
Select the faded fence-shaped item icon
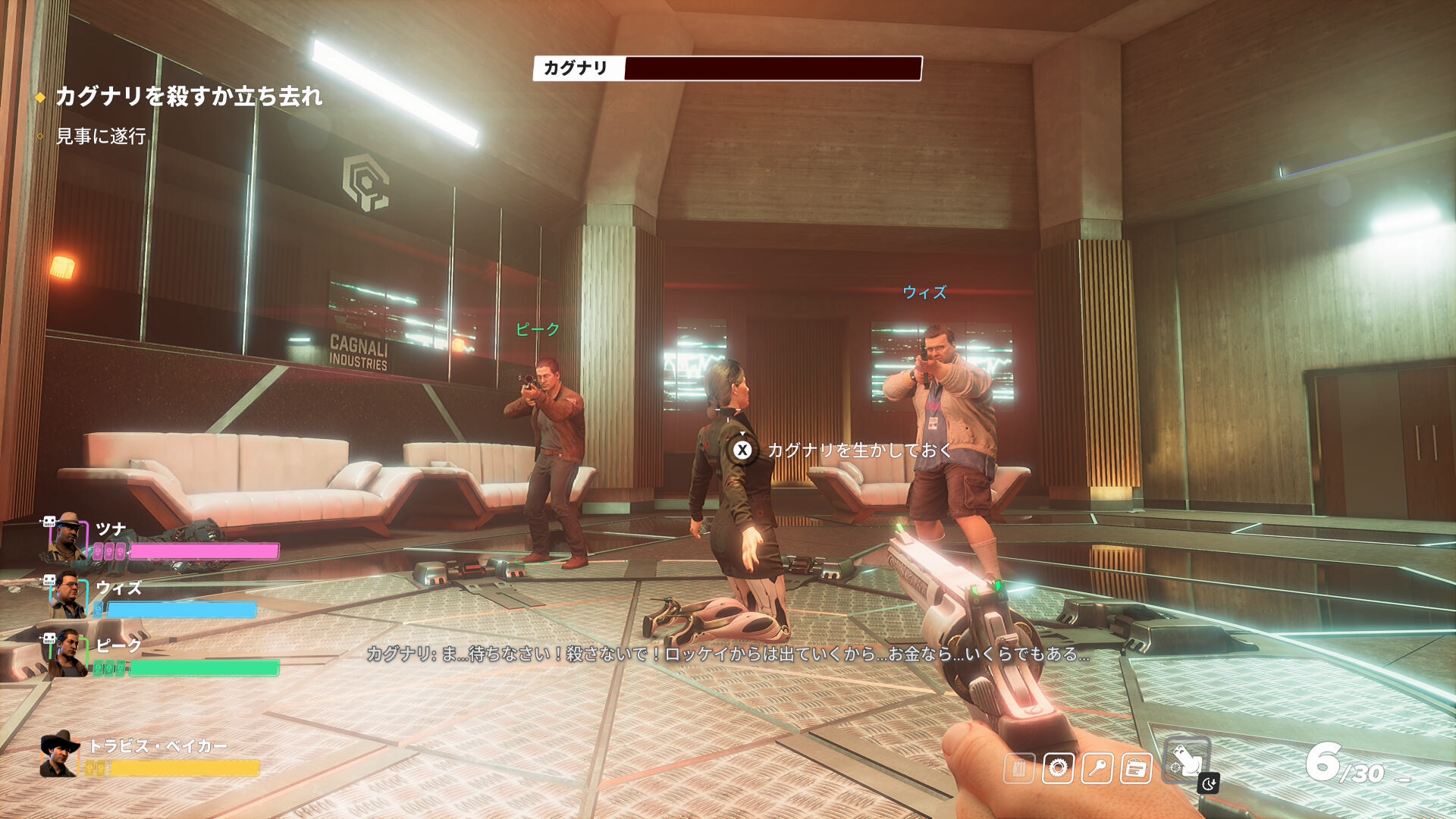(x=1019, y=768)
